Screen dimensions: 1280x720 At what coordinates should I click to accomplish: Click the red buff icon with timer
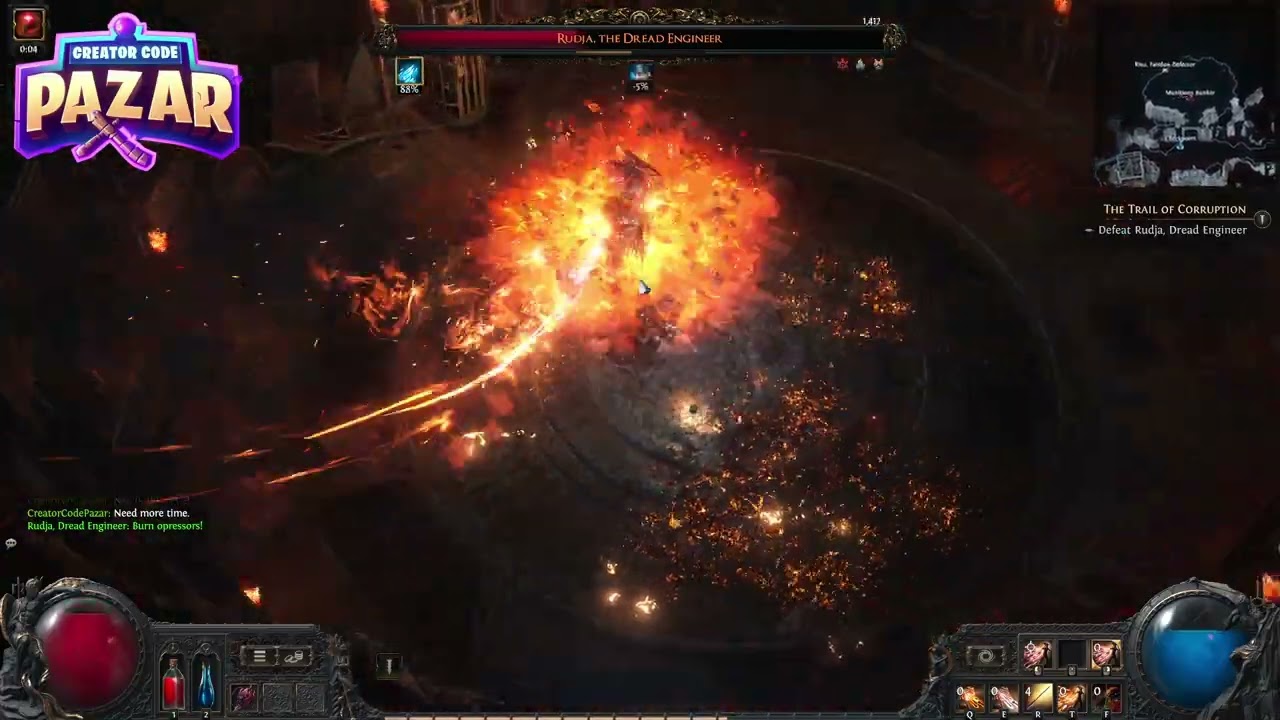(28, 25)
